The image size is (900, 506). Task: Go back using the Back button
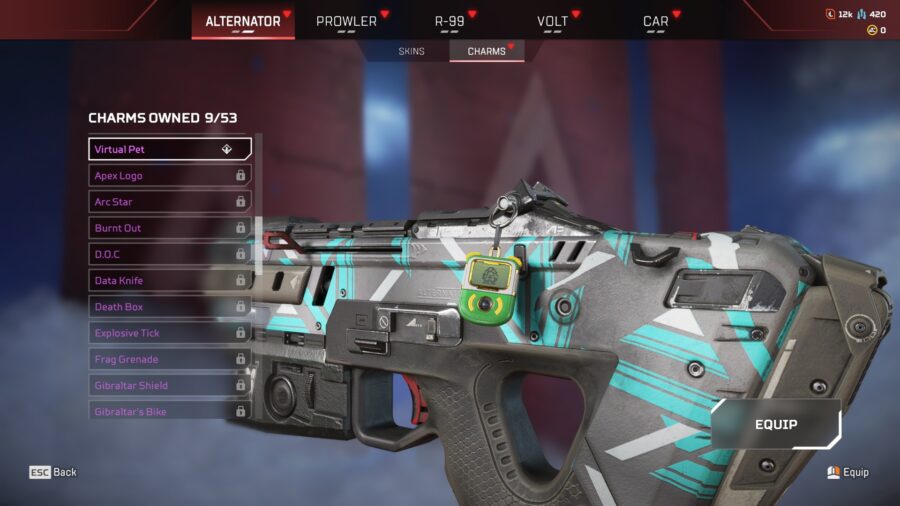pos(53,472)
